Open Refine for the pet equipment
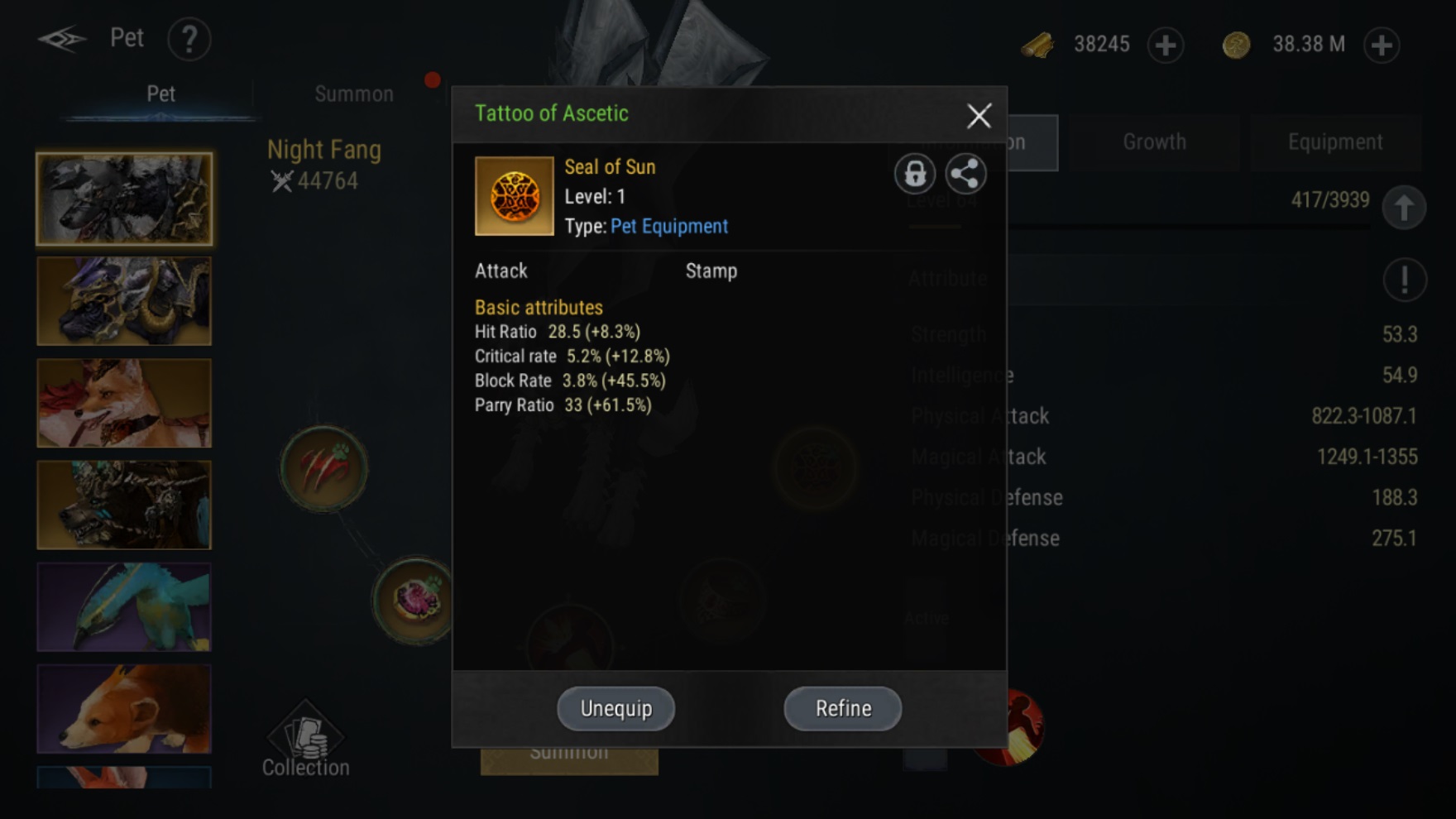The image size is (1456, 819). click(842, 708)
